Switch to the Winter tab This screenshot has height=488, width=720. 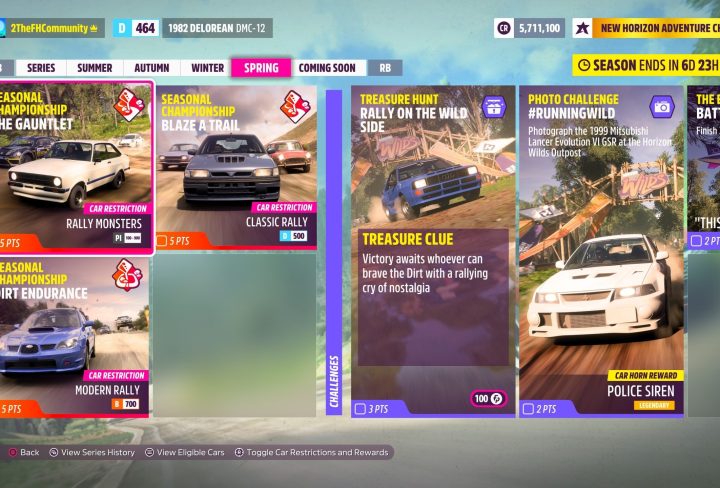(207, 68)
